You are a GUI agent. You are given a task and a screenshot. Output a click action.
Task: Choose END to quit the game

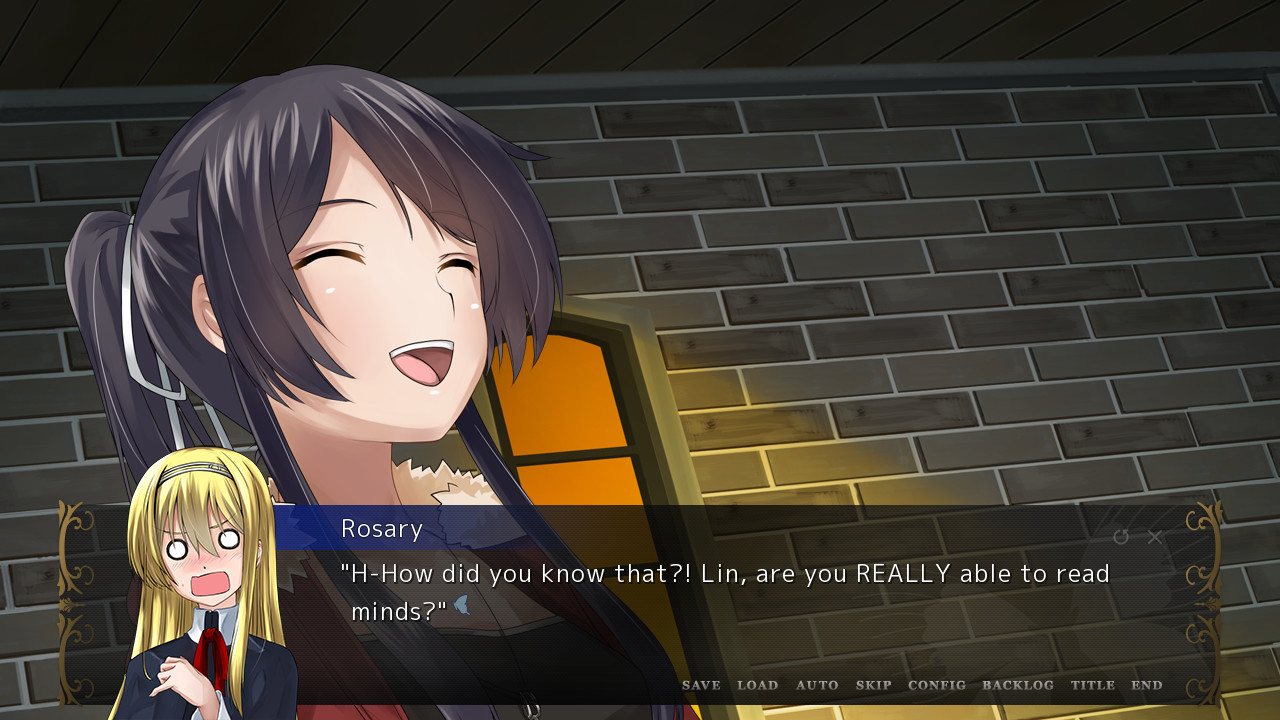(x=1147, y=685)
